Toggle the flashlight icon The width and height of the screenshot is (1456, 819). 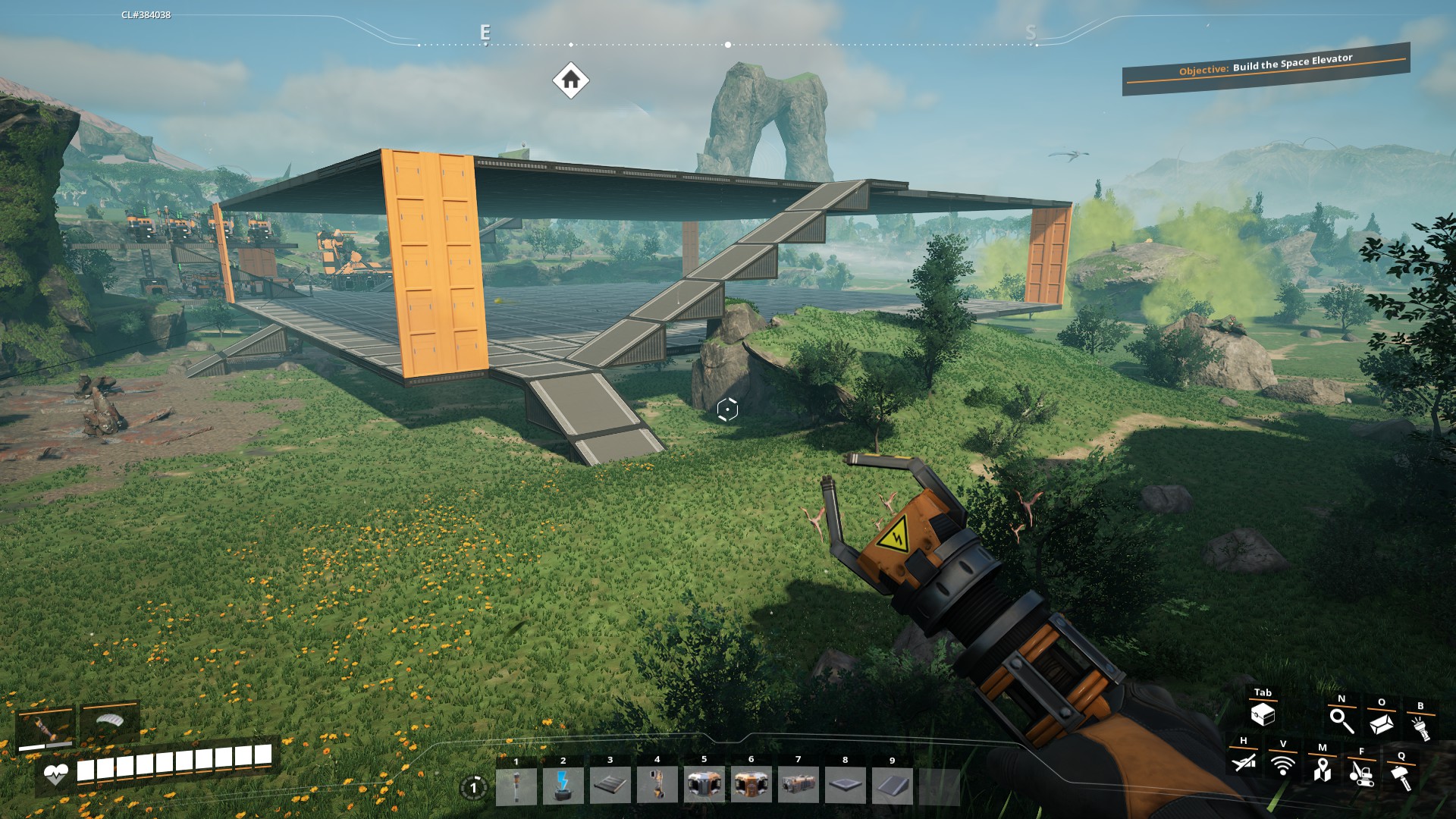tap(1420, 727)
